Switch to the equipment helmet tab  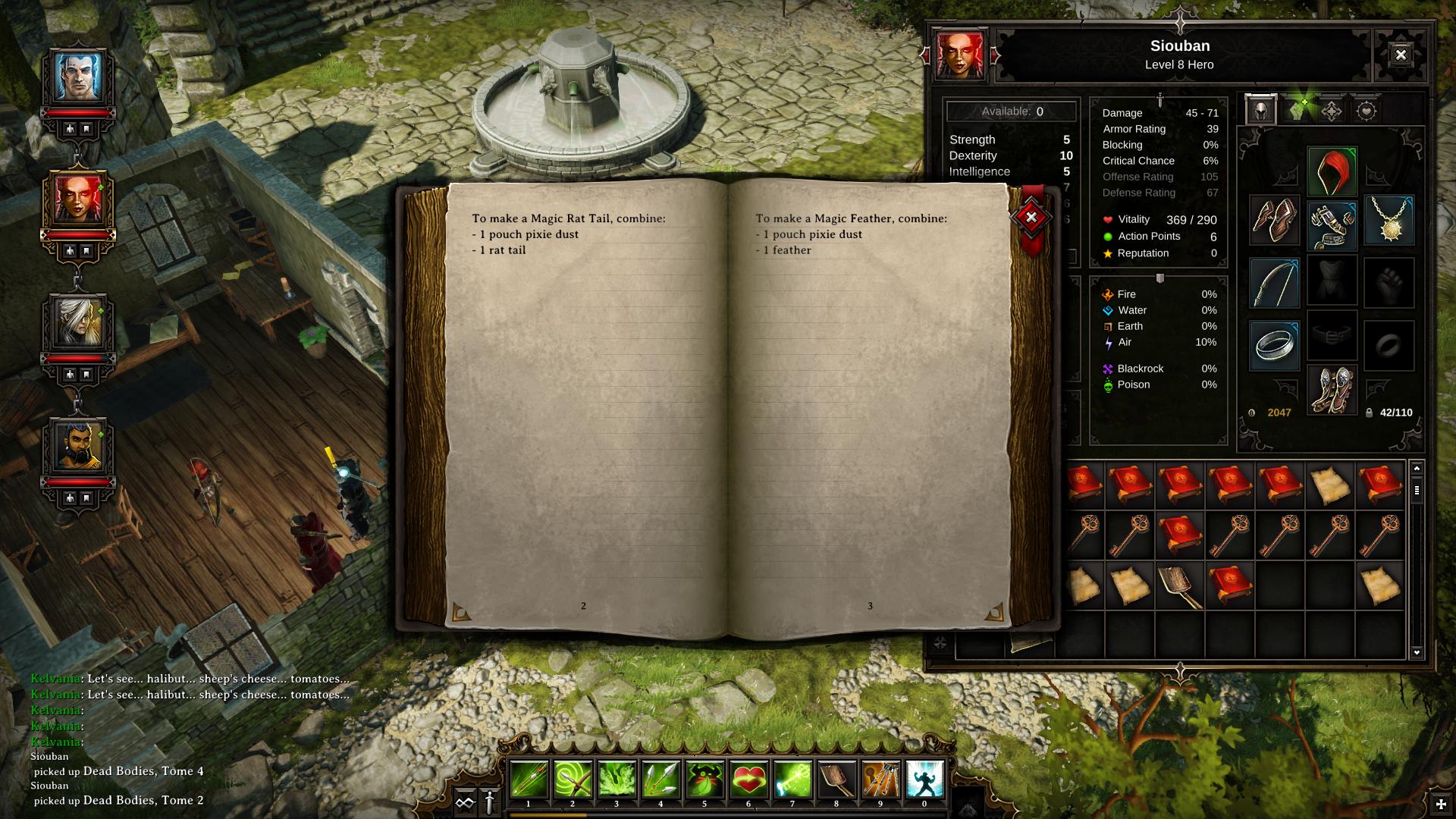[x=1260, y=111]
